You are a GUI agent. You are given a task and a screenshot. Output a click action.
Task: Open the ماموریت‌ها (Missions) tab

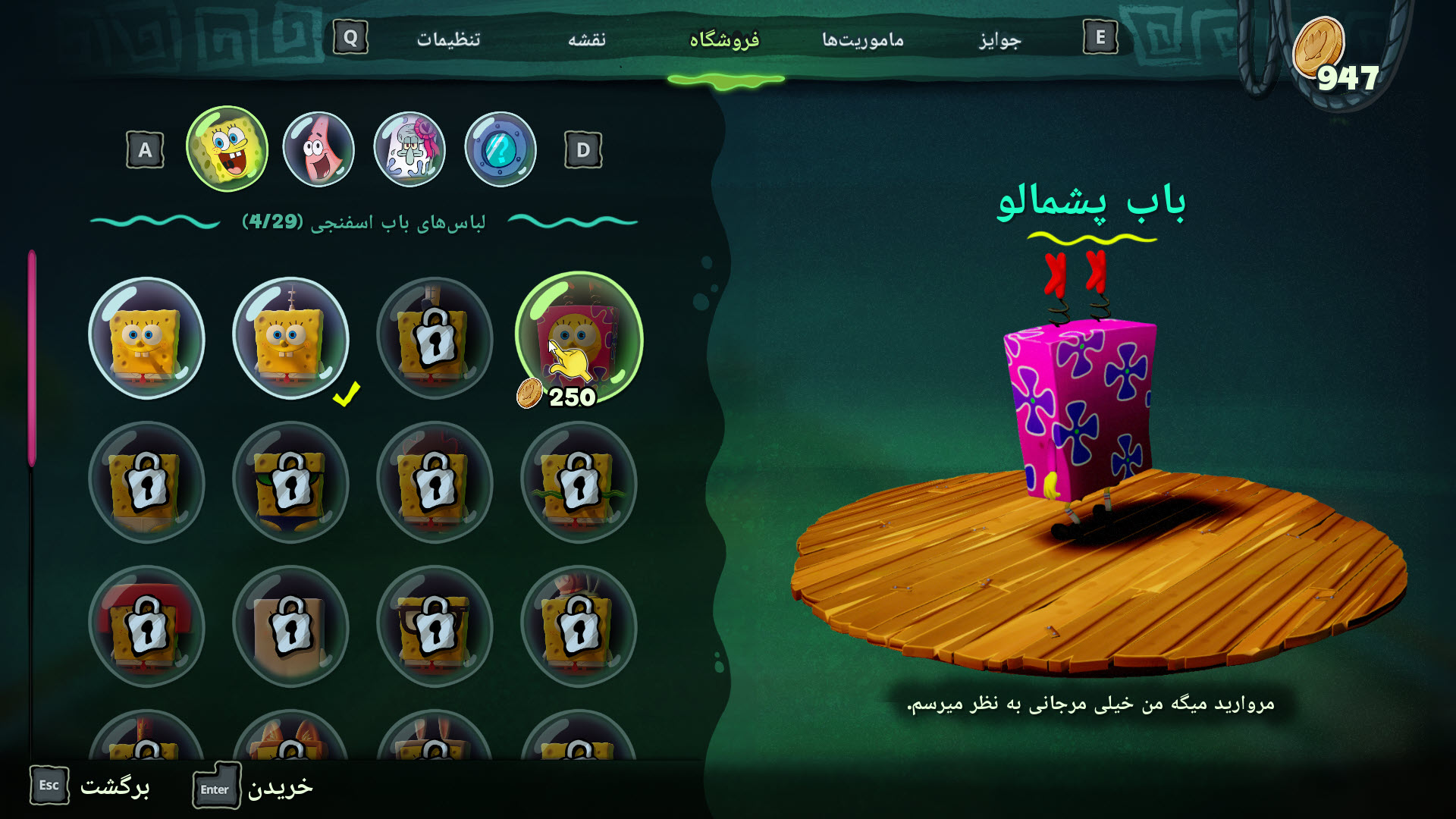pos(863,39)
